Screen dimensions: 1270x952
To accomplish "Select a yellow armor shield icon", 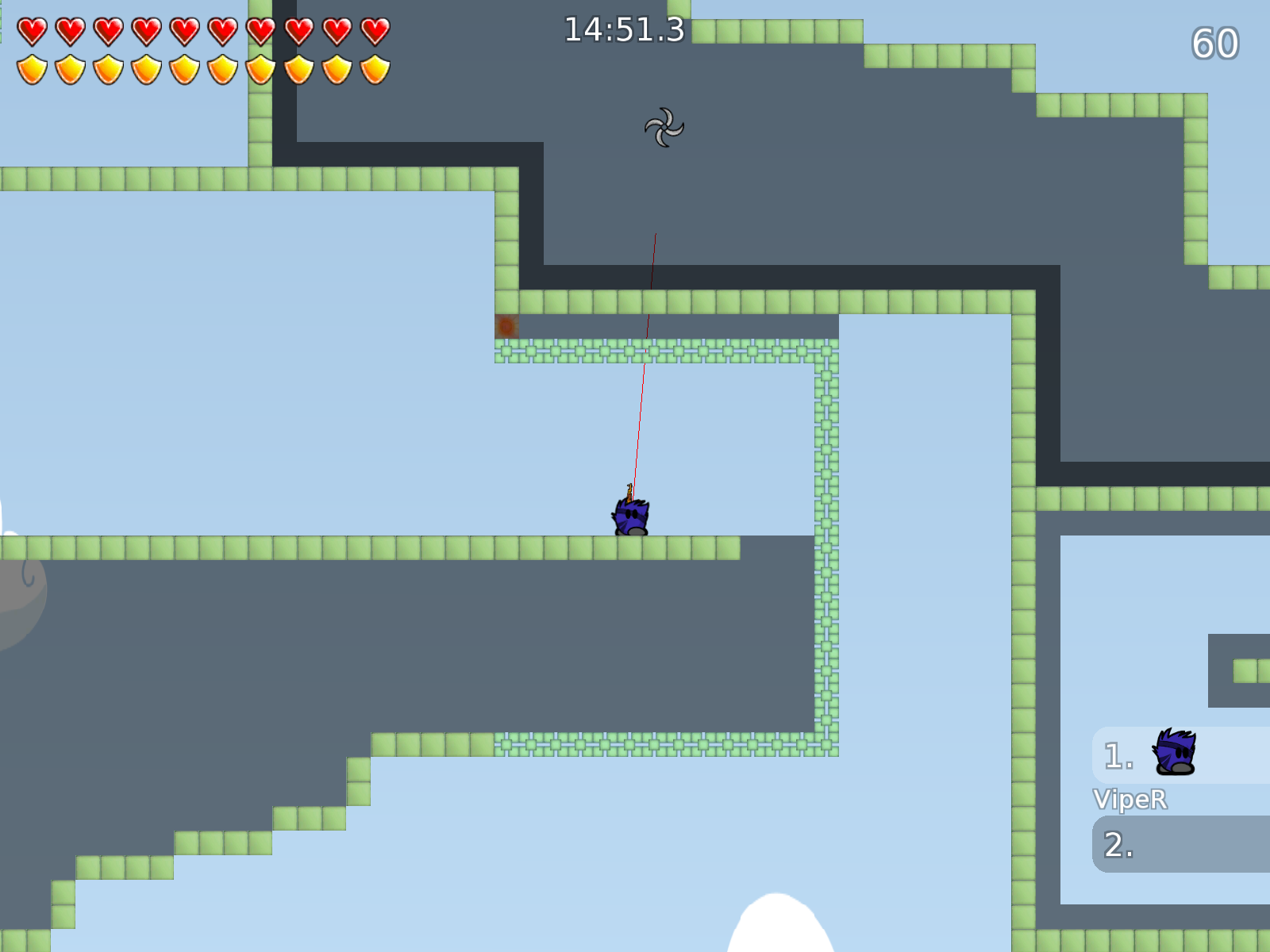I will pos(33,69).
